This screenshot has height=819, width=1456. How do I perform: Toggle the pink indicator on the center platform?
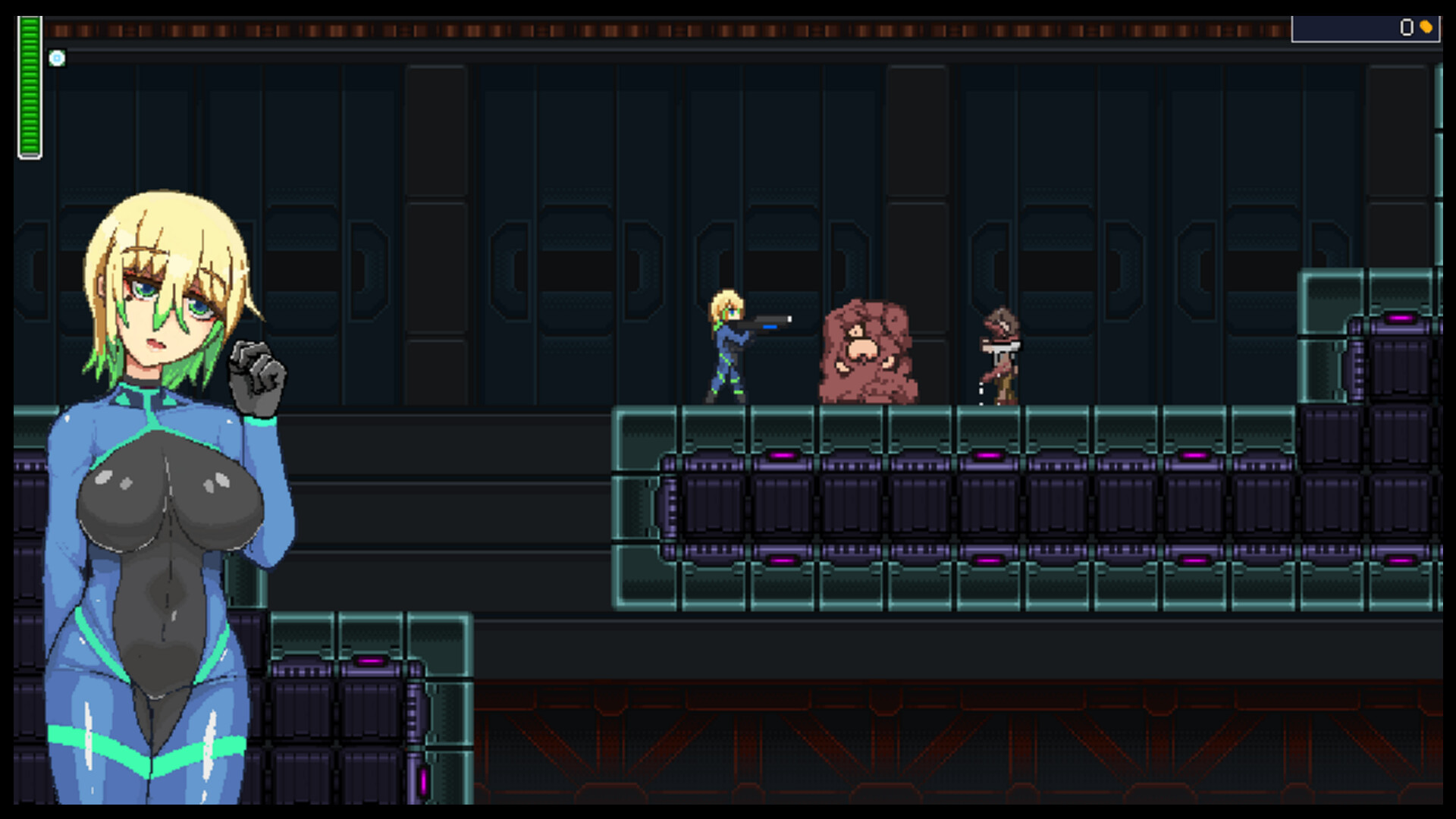(x=990, y=453)
